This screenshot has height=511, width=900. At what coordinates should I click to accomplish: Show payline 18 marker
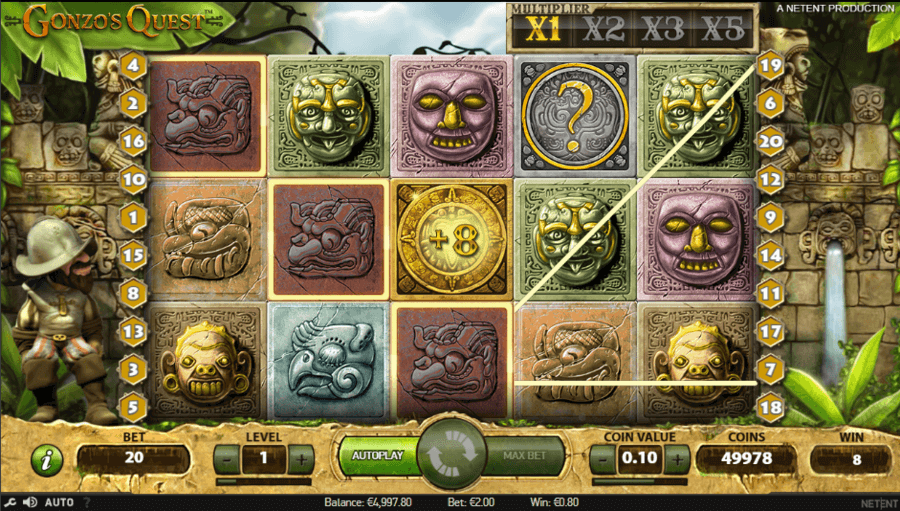(x=769, y=405)
